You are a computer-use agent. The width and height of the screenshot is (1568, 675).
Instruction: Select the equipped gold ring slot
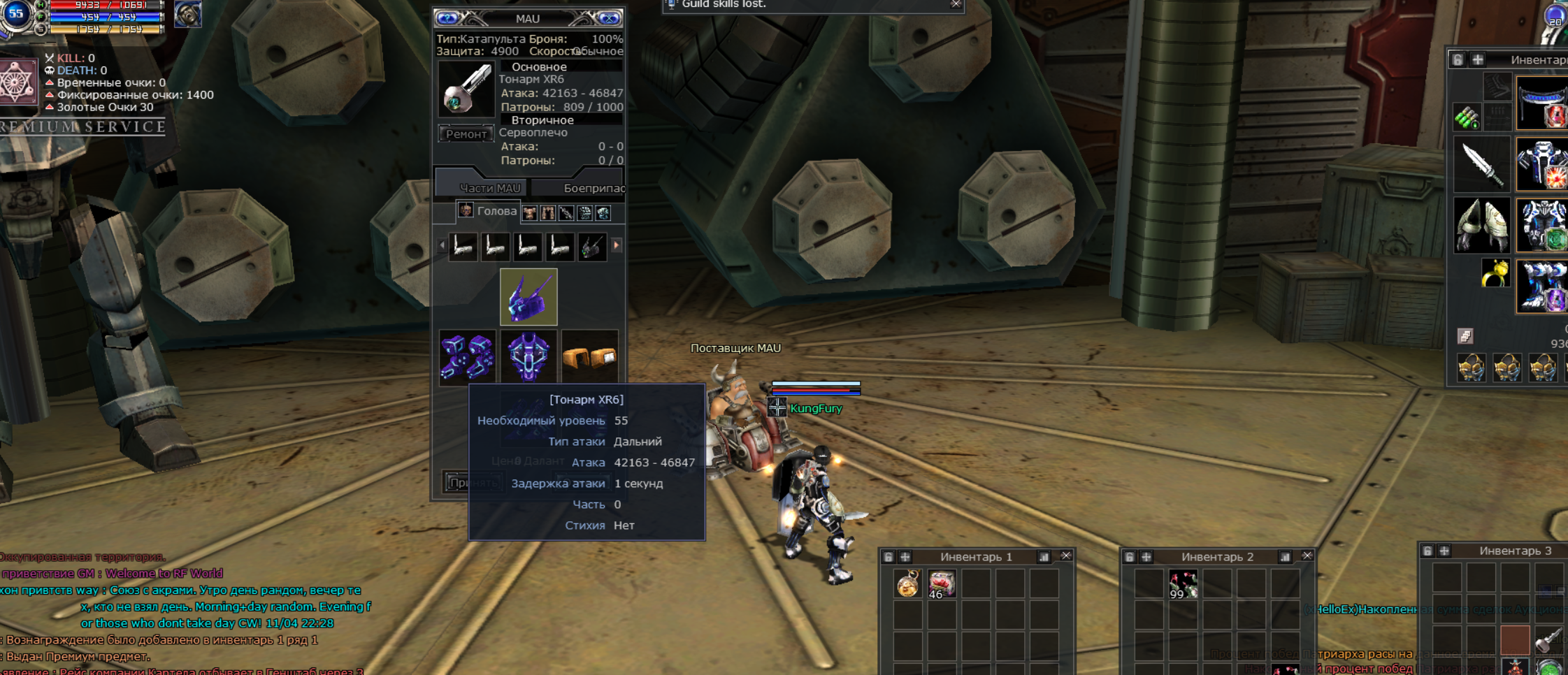coord(1494,273)
